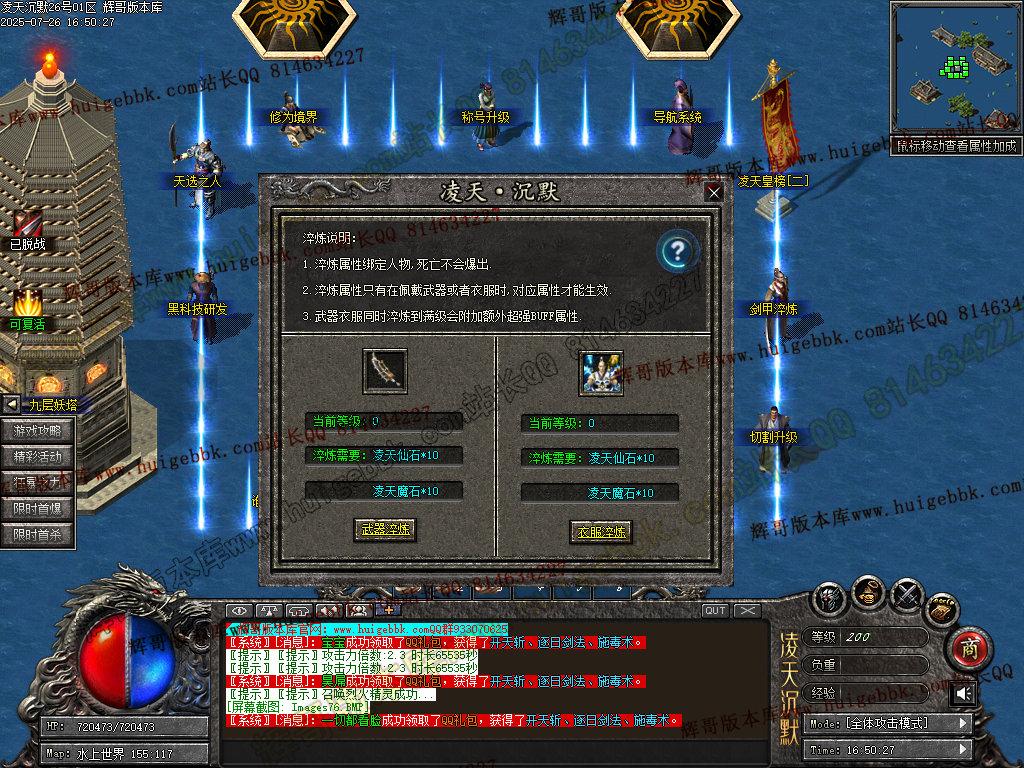Click the 武器淬炼 weapon tempering button
1024x768 pixels.
click(x=385, y=529)
